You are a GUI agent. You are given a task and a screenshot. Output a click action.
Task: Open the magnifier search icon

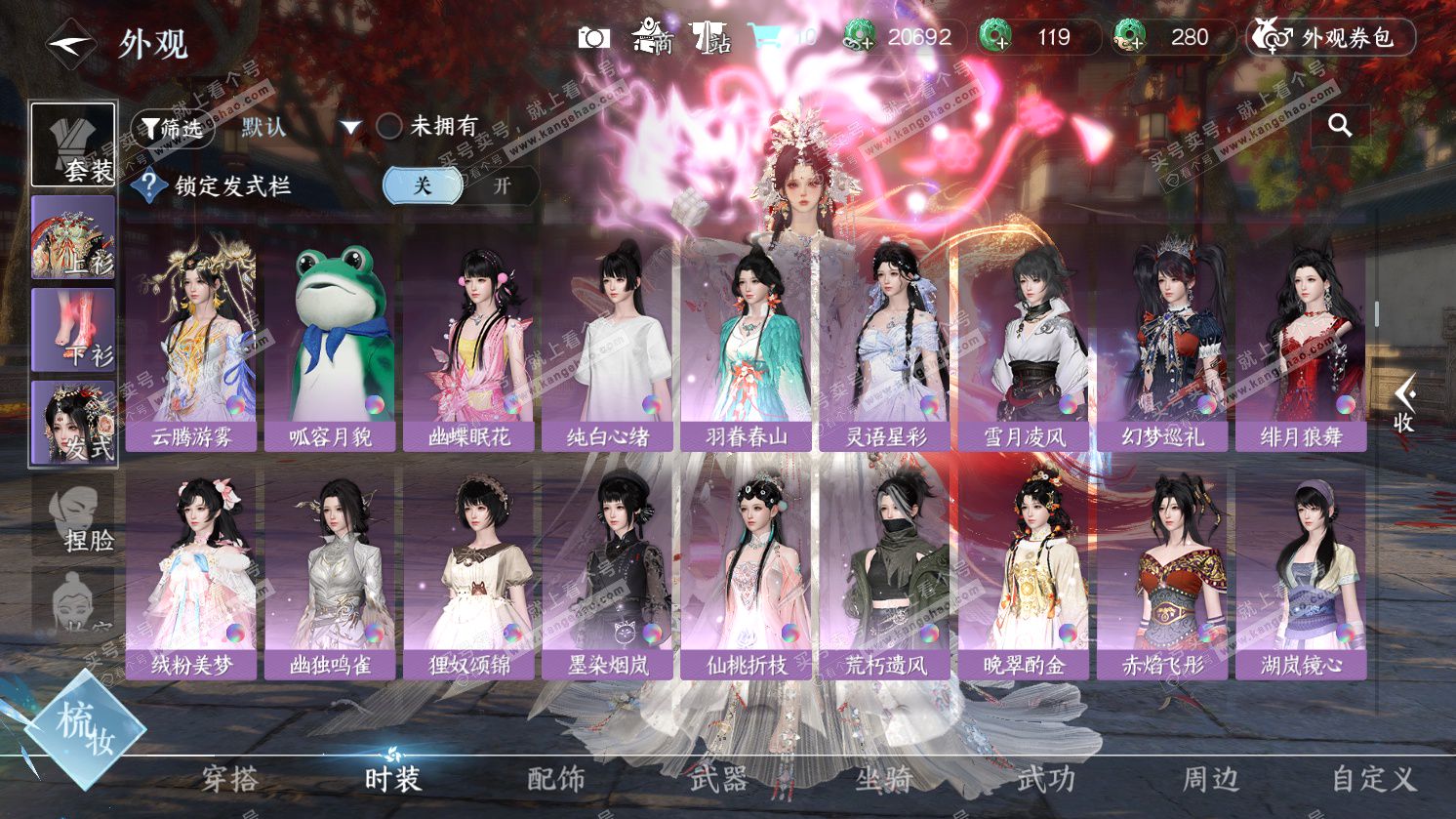(x=1340, y=125)
